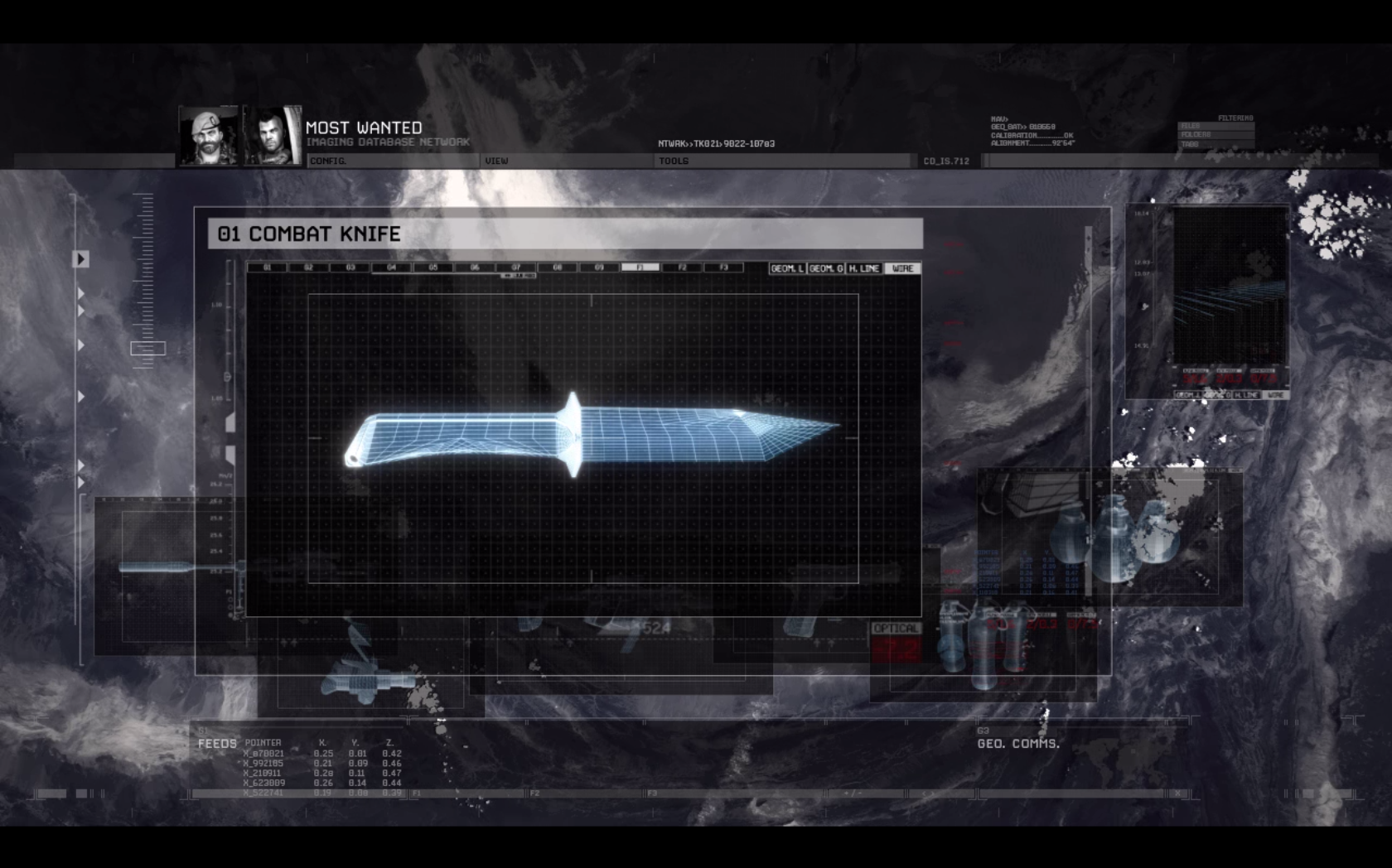Enable the H. LINE rendering option
1392x868 pixels.
coord(865,268)
